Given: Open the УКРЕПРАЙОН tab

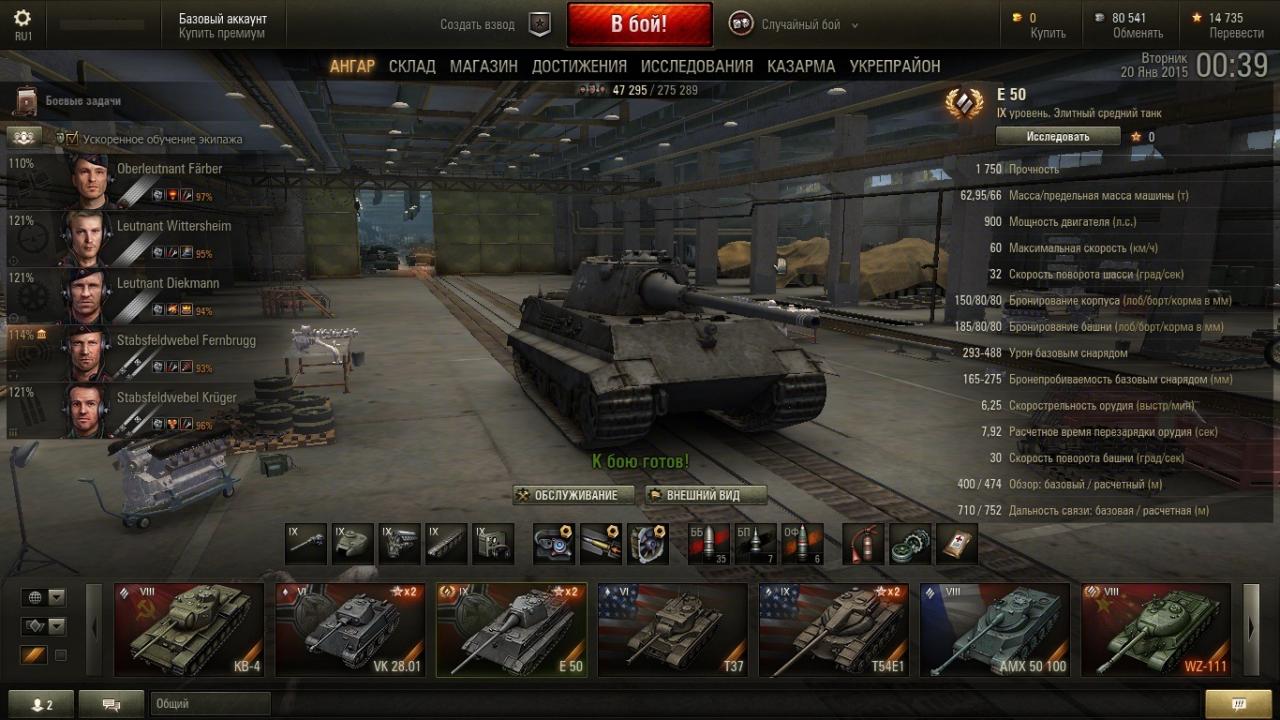Looking at the screenshot, I should (x=894, y=66).
